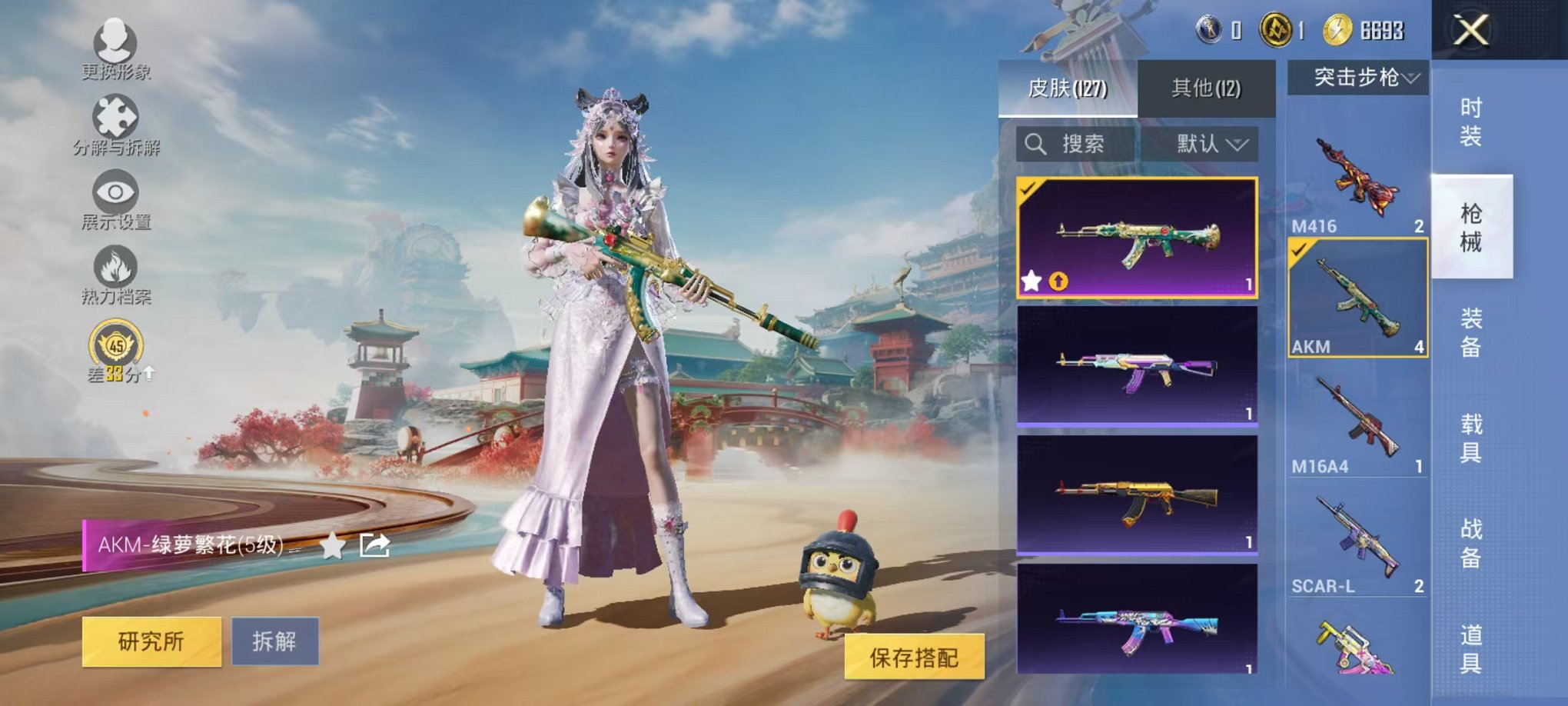
Task: Expand the 默认 sorting dropdown
Action: [x=1212, y=145]
